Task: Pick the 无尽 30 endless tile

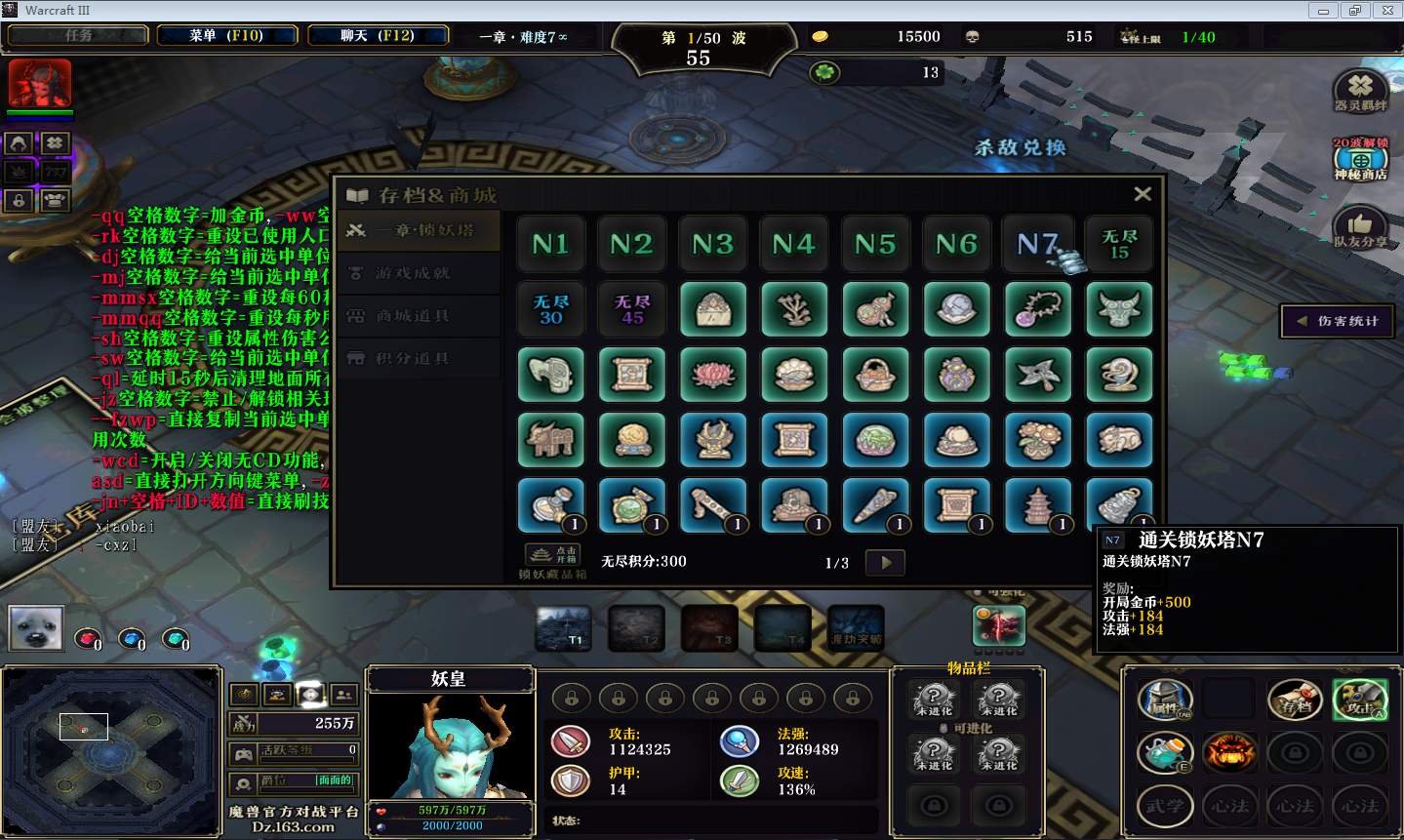Action: (550, 310)
